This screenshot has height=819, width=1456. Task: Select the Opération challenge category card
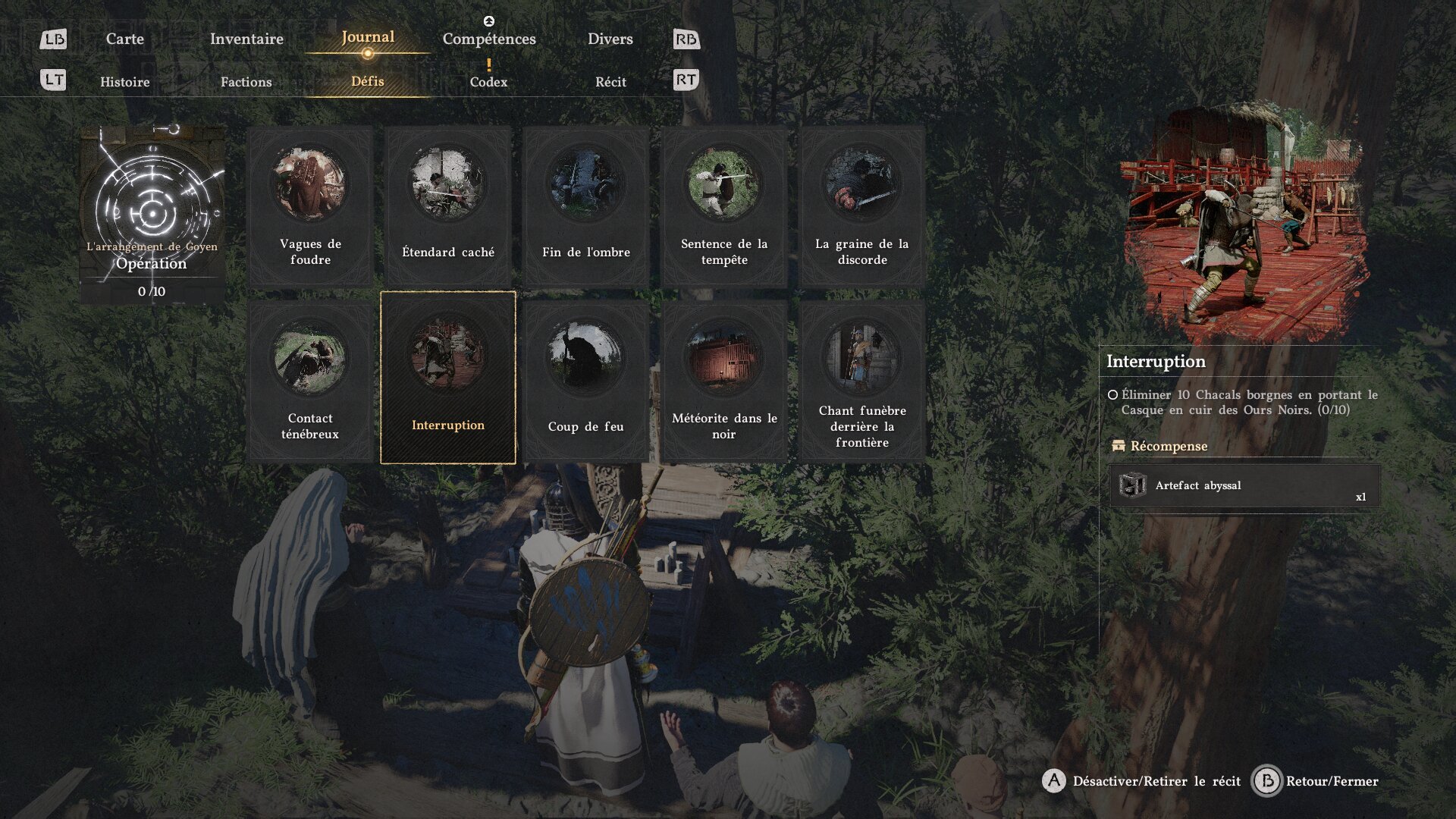click(x=152, y=215)
